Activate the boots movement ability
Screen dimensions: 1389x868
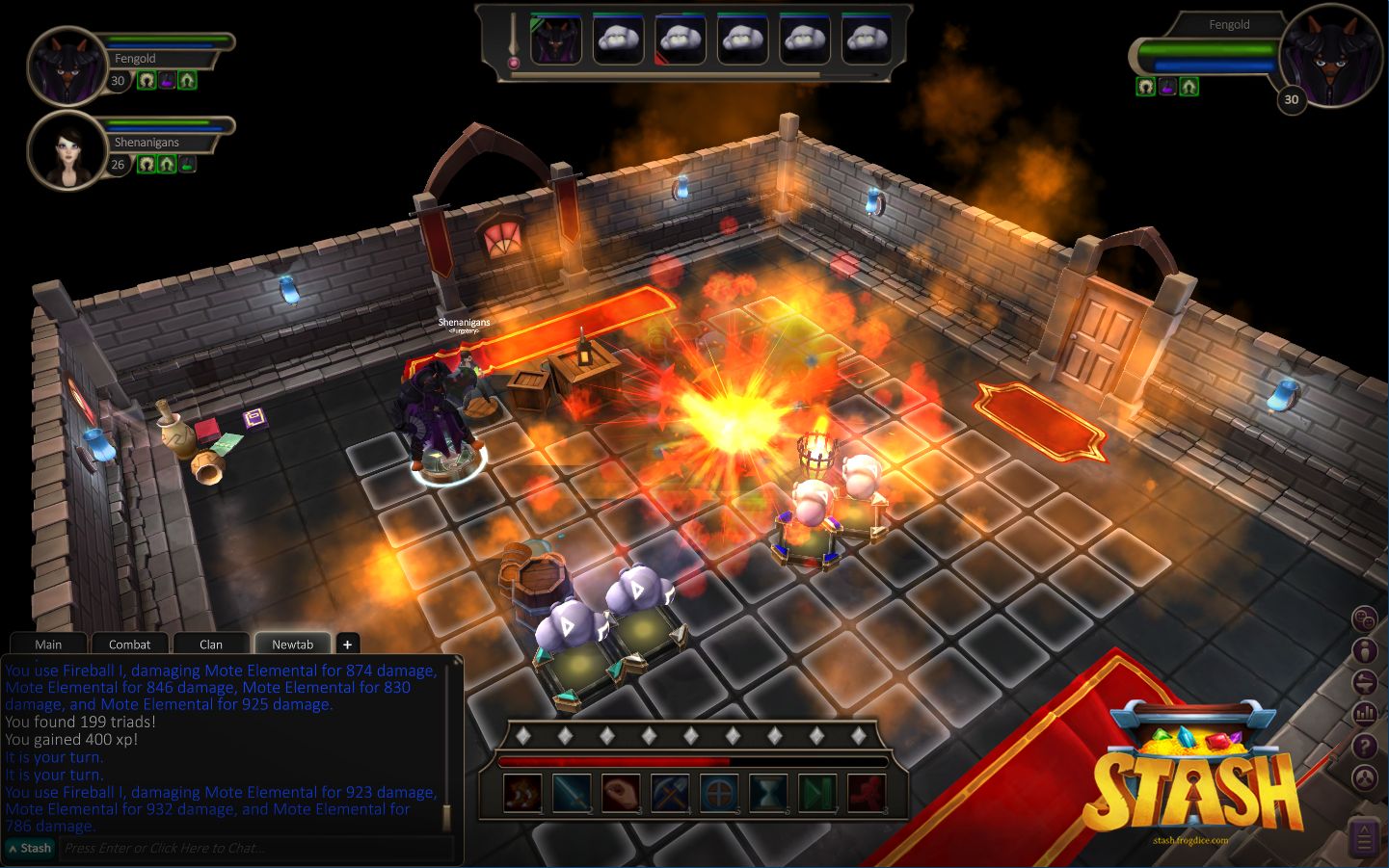[522, 795]
